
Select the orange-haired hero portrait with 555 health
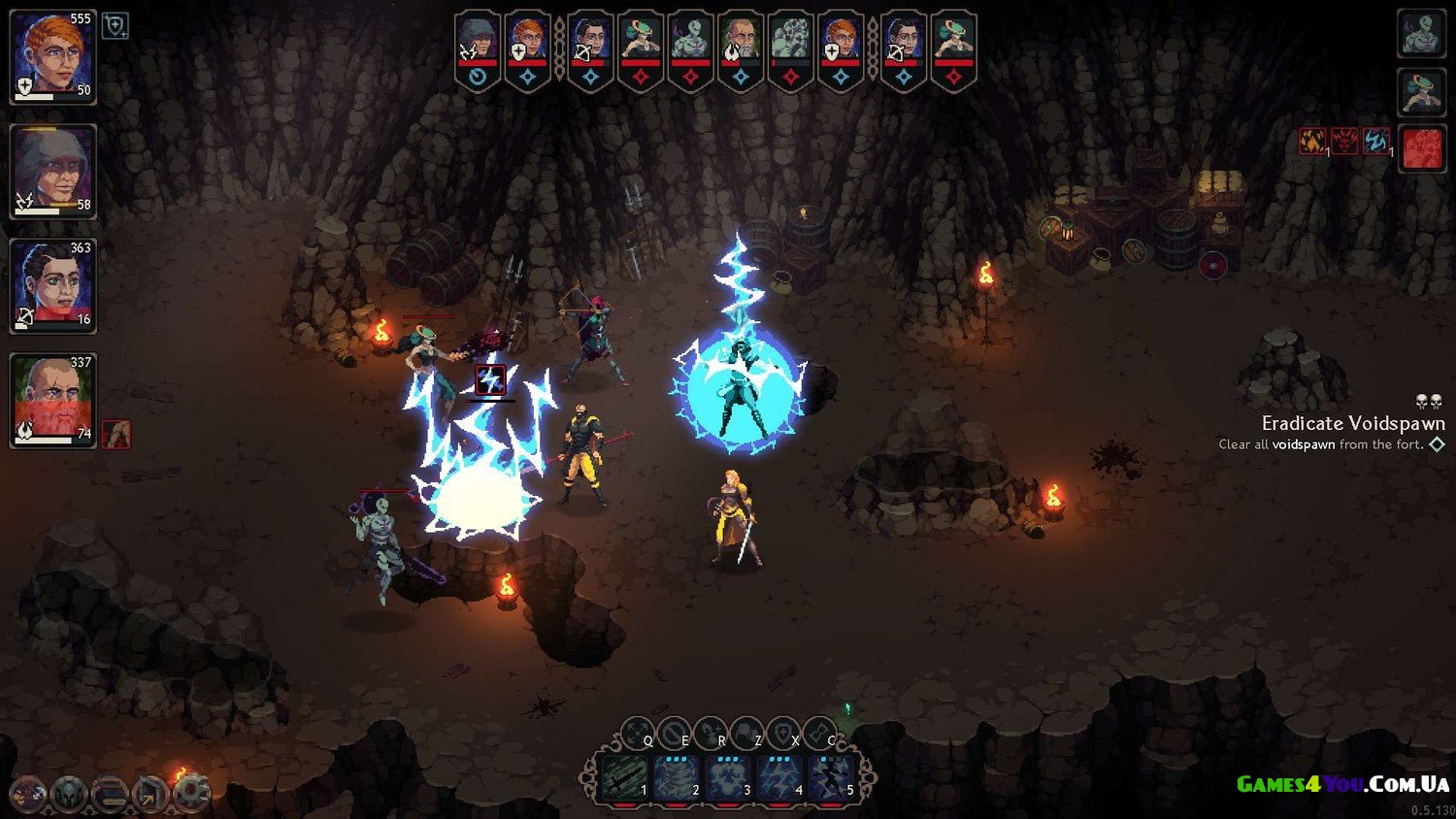click(52, 55)
